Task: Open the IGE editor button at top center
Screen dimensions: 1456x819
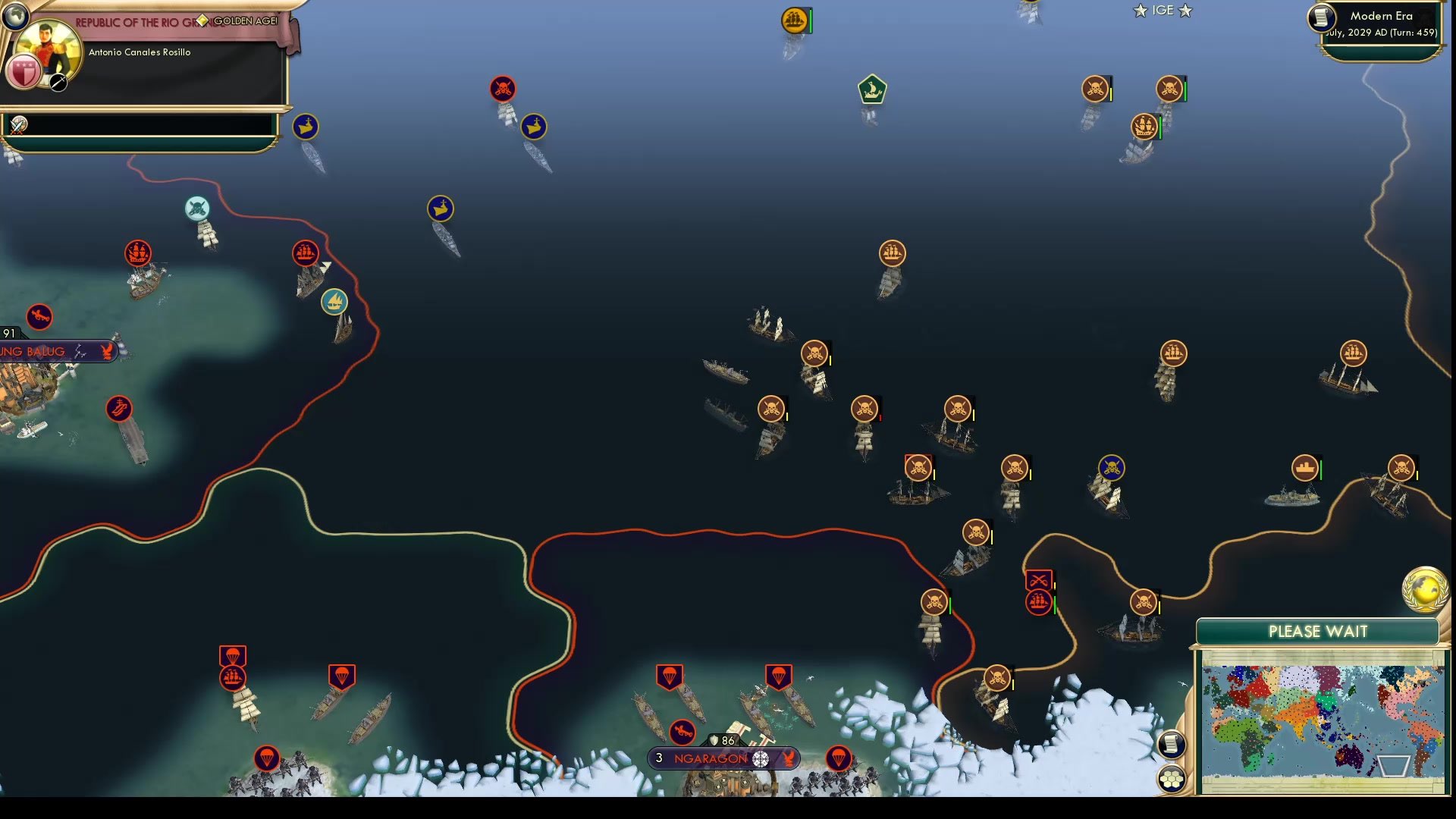Action: point(1161,11)
